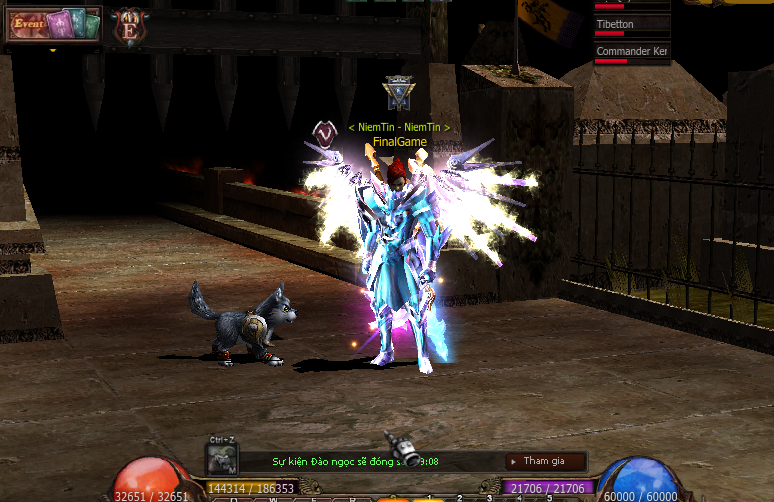This screenshot has height=502, width=774.
Task: Click the red E crest icon
Action: tap(129, 27)
